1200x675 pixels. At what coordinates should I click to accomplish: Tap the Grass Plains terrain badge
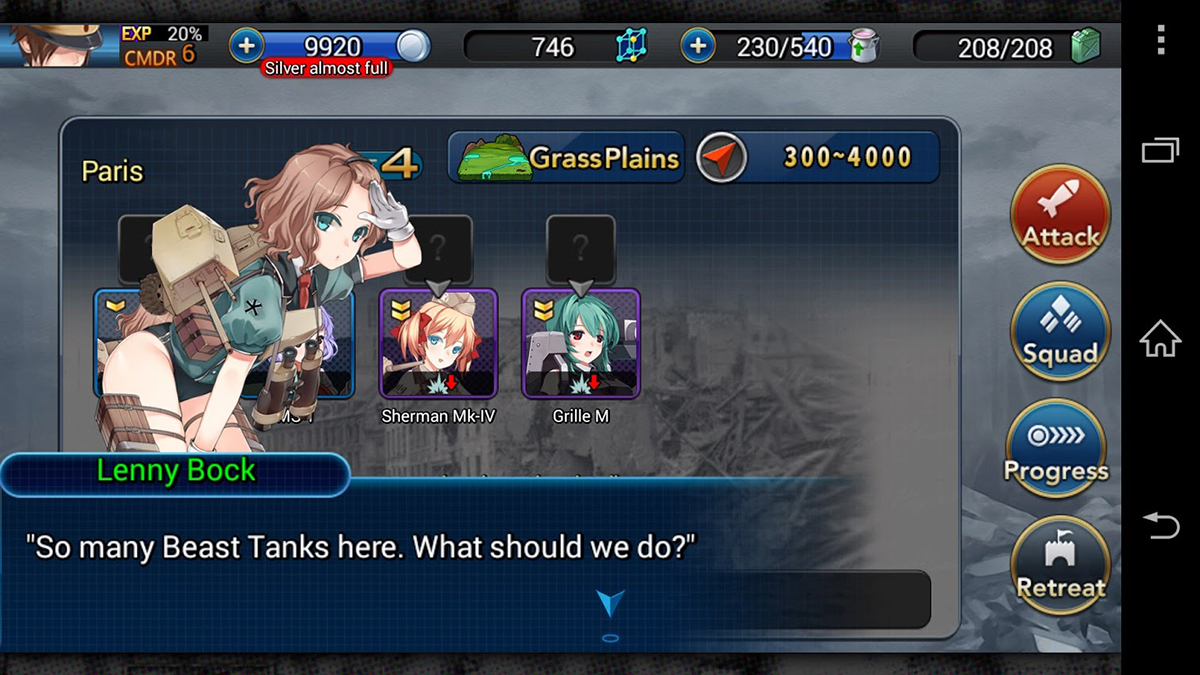pos(567,157)
